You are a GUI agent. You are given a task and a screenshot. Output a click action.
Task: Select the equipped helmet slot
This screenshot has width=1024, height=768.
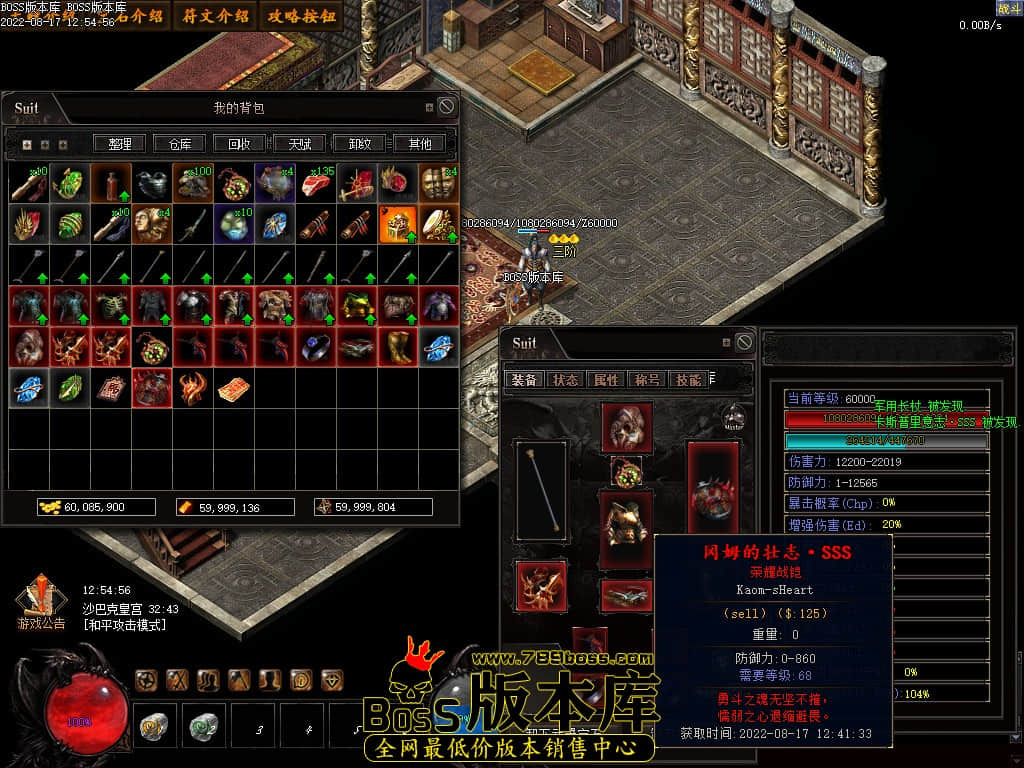(627, 427)
